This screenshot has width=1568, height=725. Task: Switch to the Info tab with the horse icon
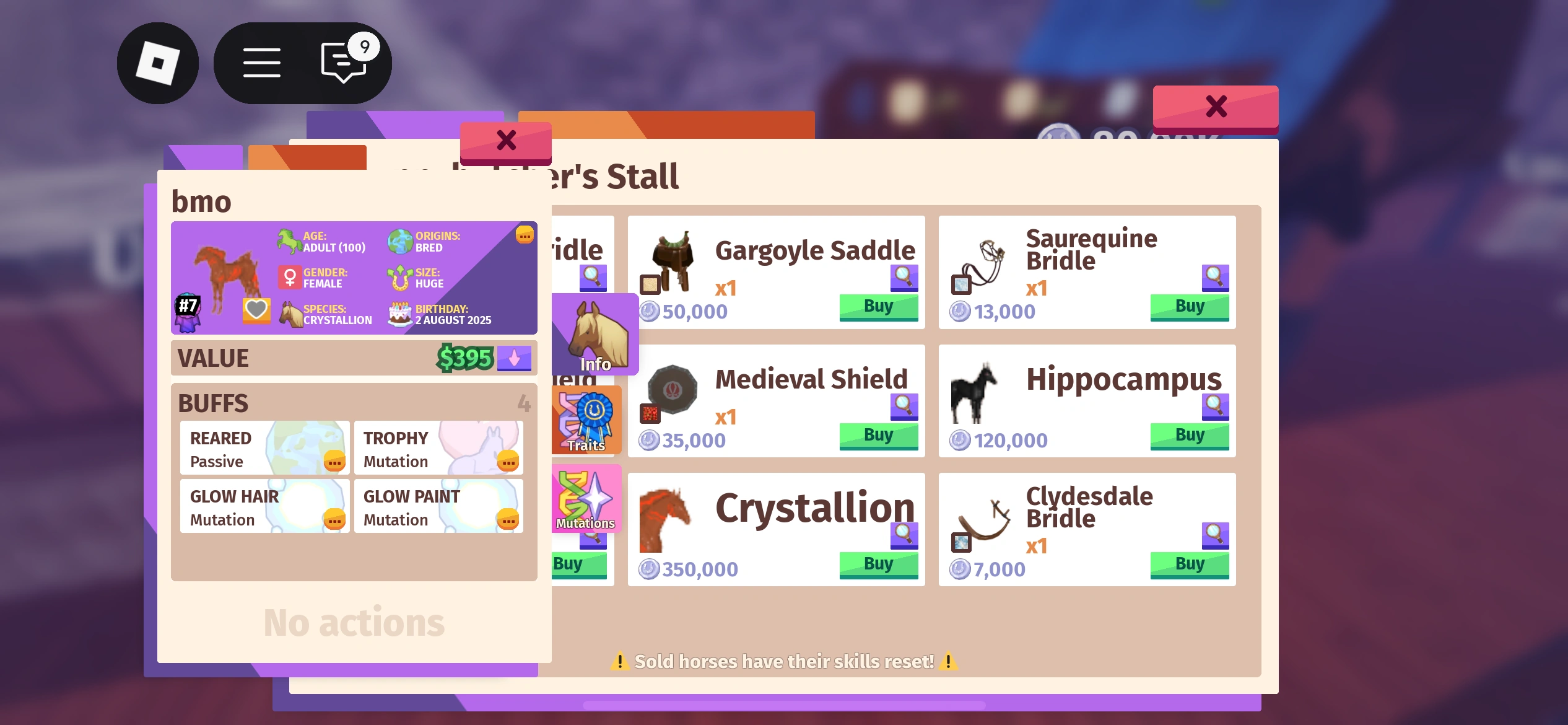click(x=595, y=335)
